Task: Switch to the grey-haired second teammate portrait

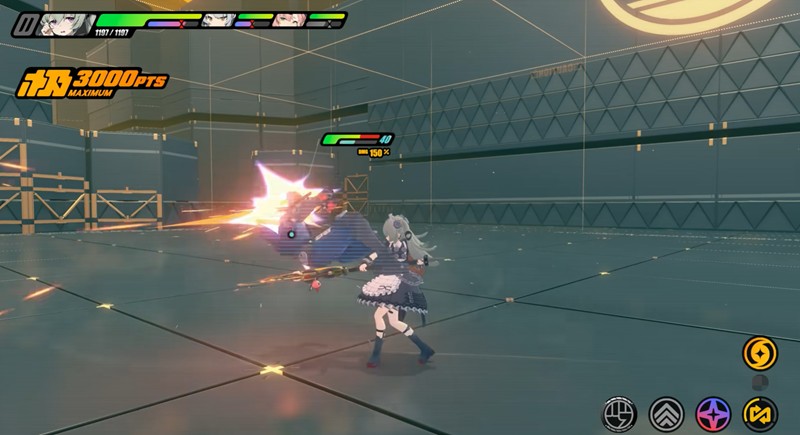Action: point(217,19)
